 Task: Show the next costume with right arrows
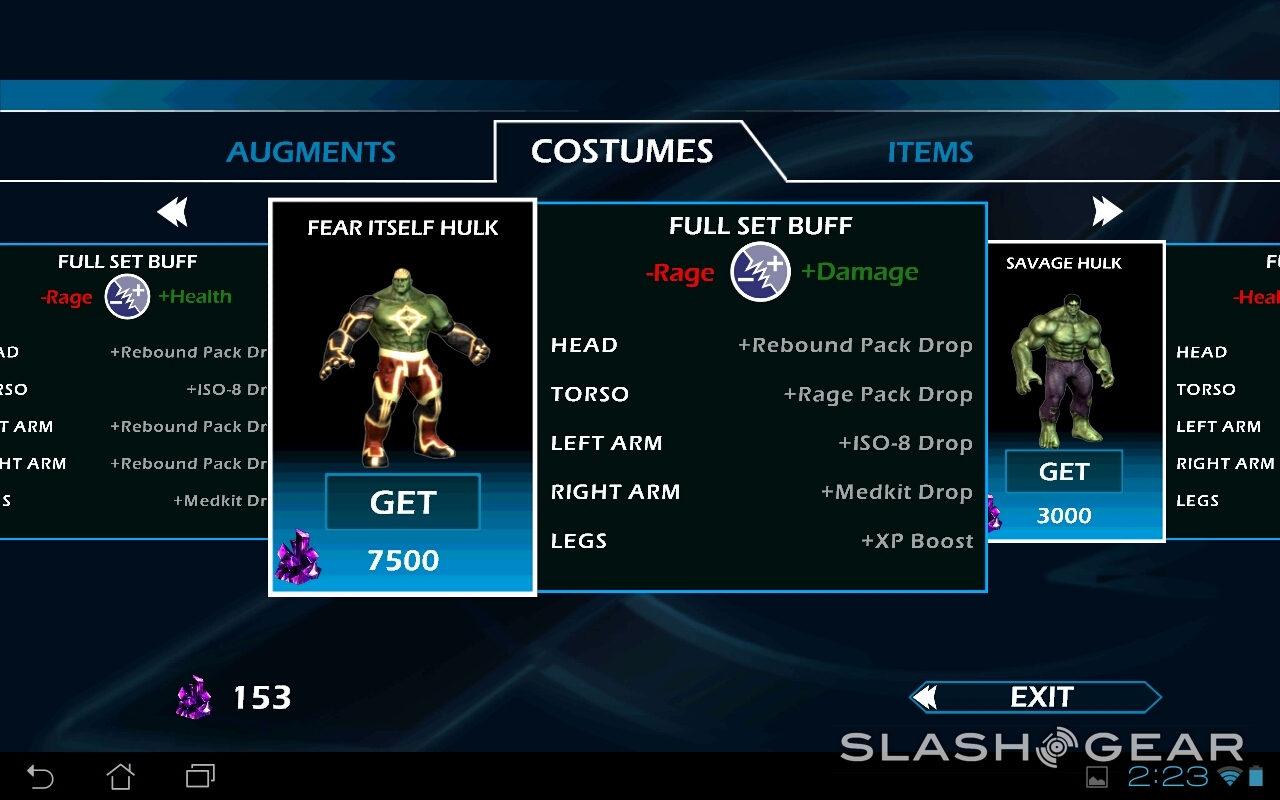pos(1107,211)
